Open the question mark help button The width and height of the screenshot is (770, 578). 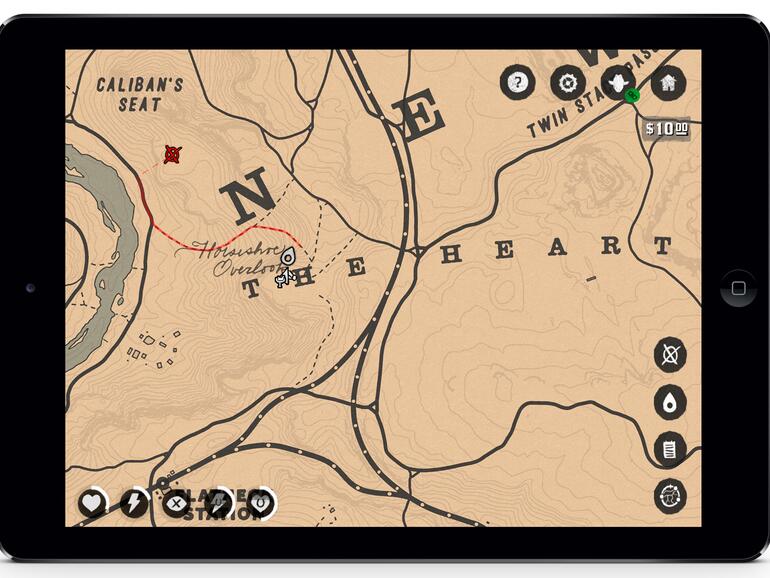click(517, 82)
